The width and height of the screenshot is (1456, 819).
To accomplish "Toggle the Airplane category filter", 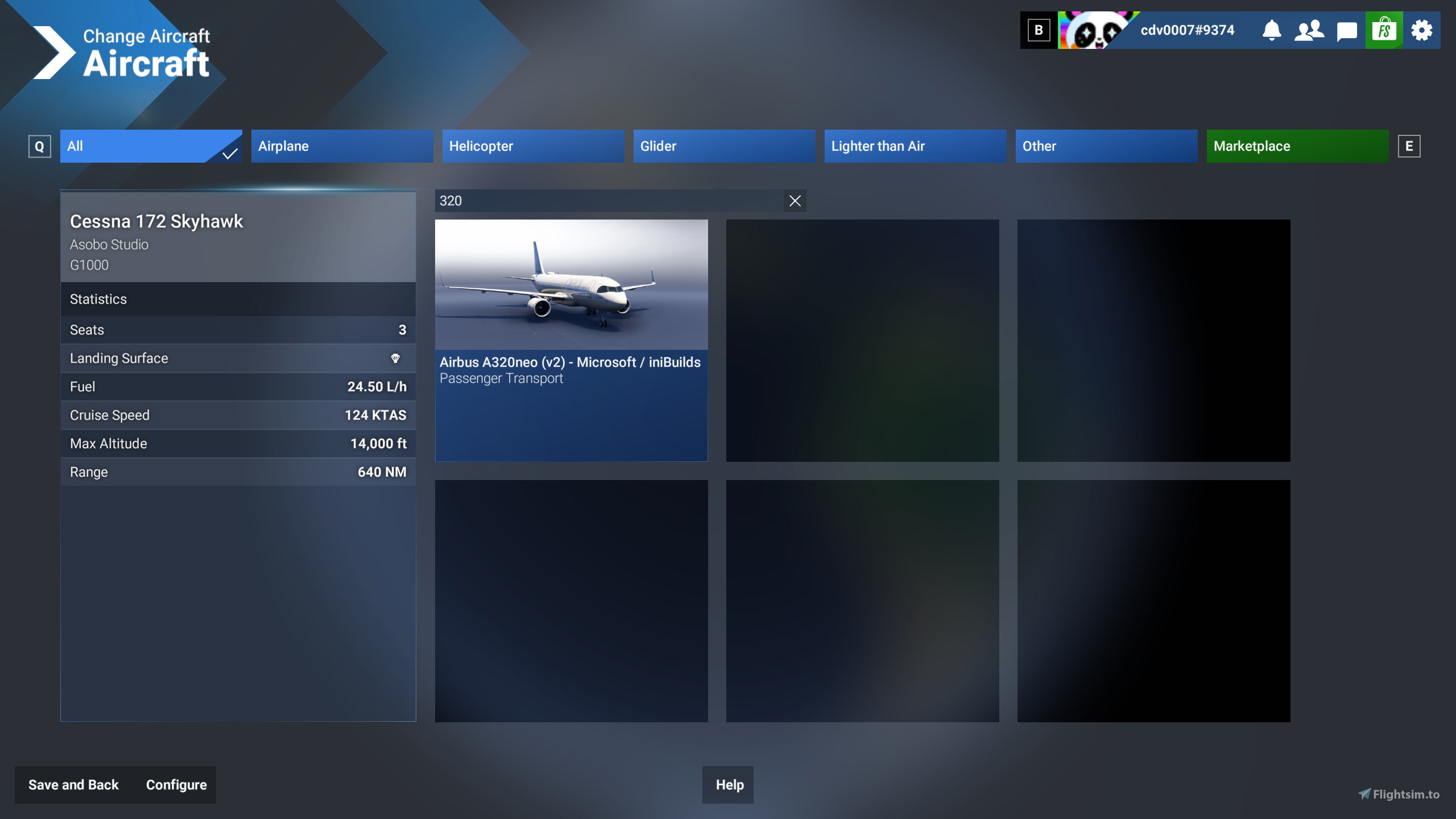I will (x=342, y=146).
